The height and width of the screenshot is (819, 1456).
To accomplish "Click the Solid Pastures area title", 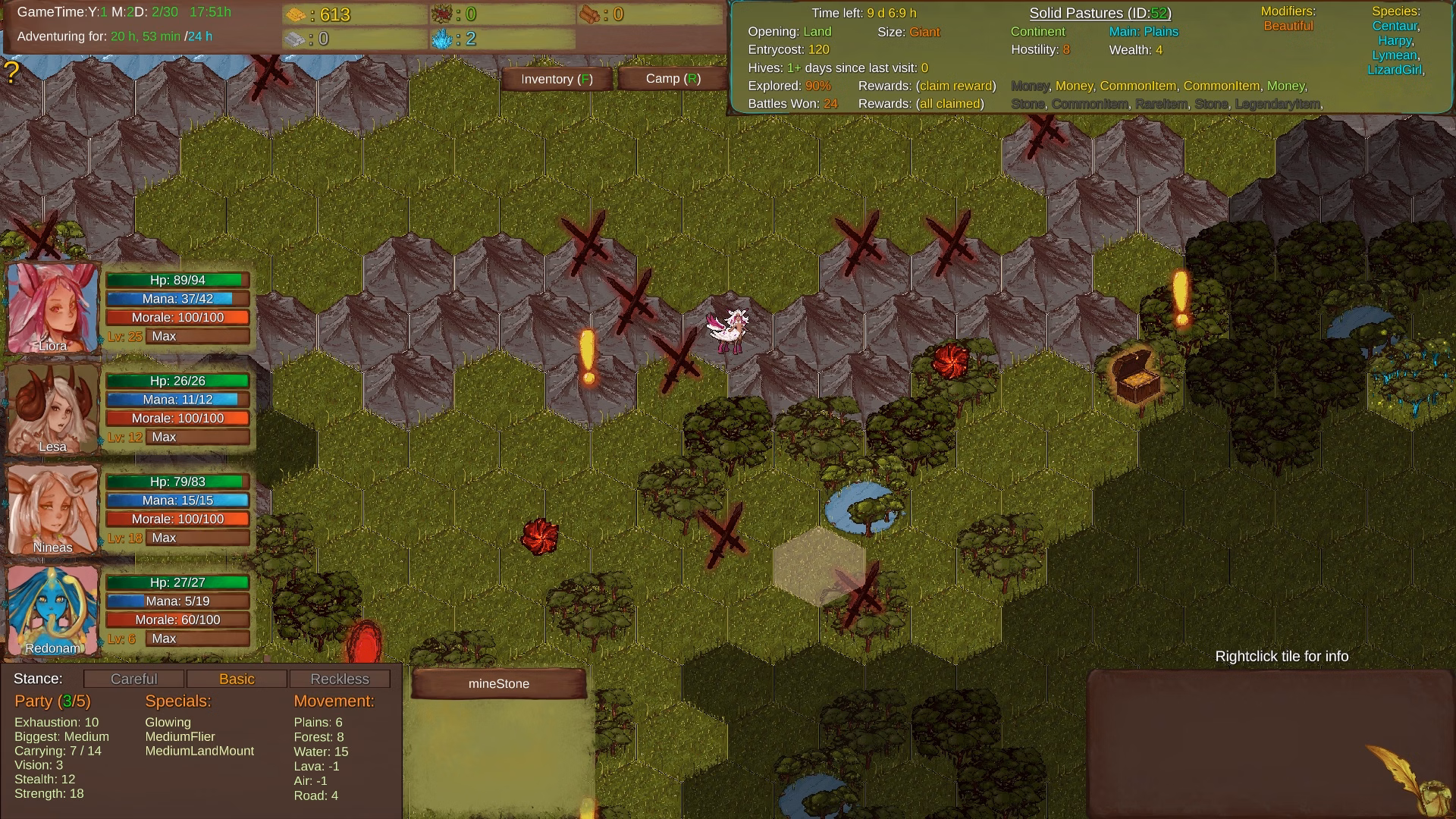I will [x=1100, y=13].
